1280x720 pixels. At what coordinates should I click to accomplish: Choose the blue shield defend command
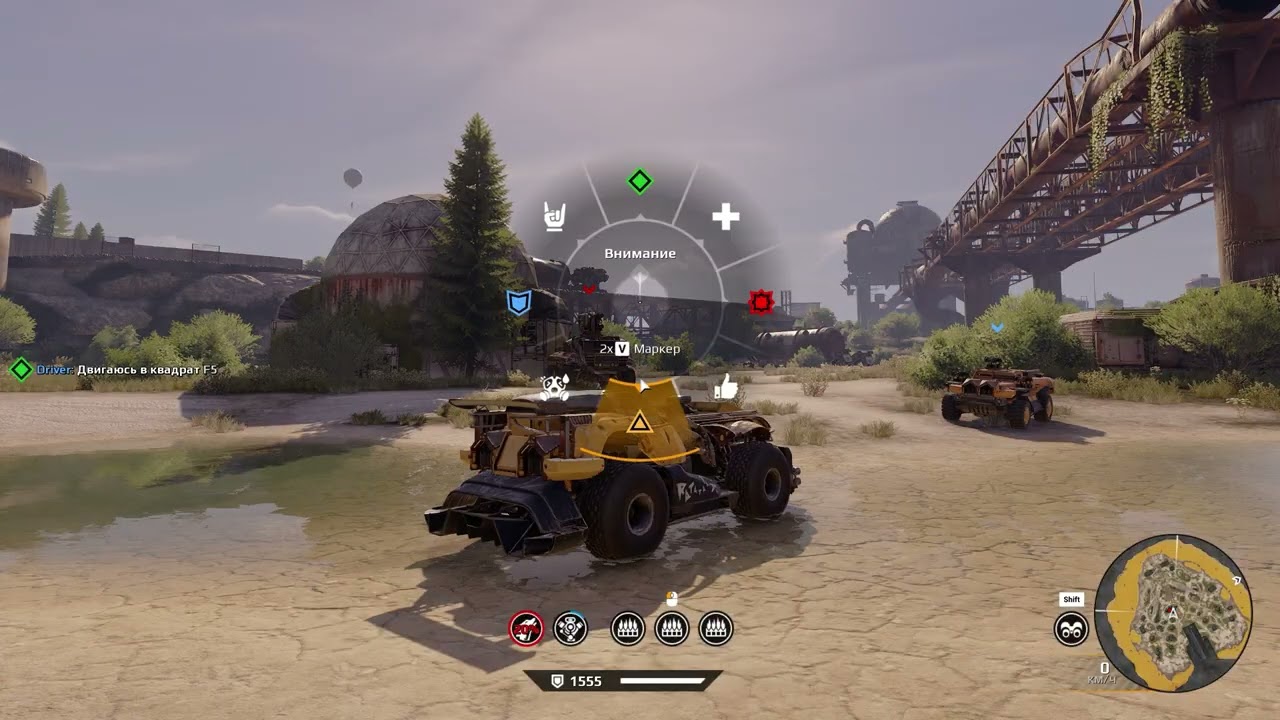(518, 302)
